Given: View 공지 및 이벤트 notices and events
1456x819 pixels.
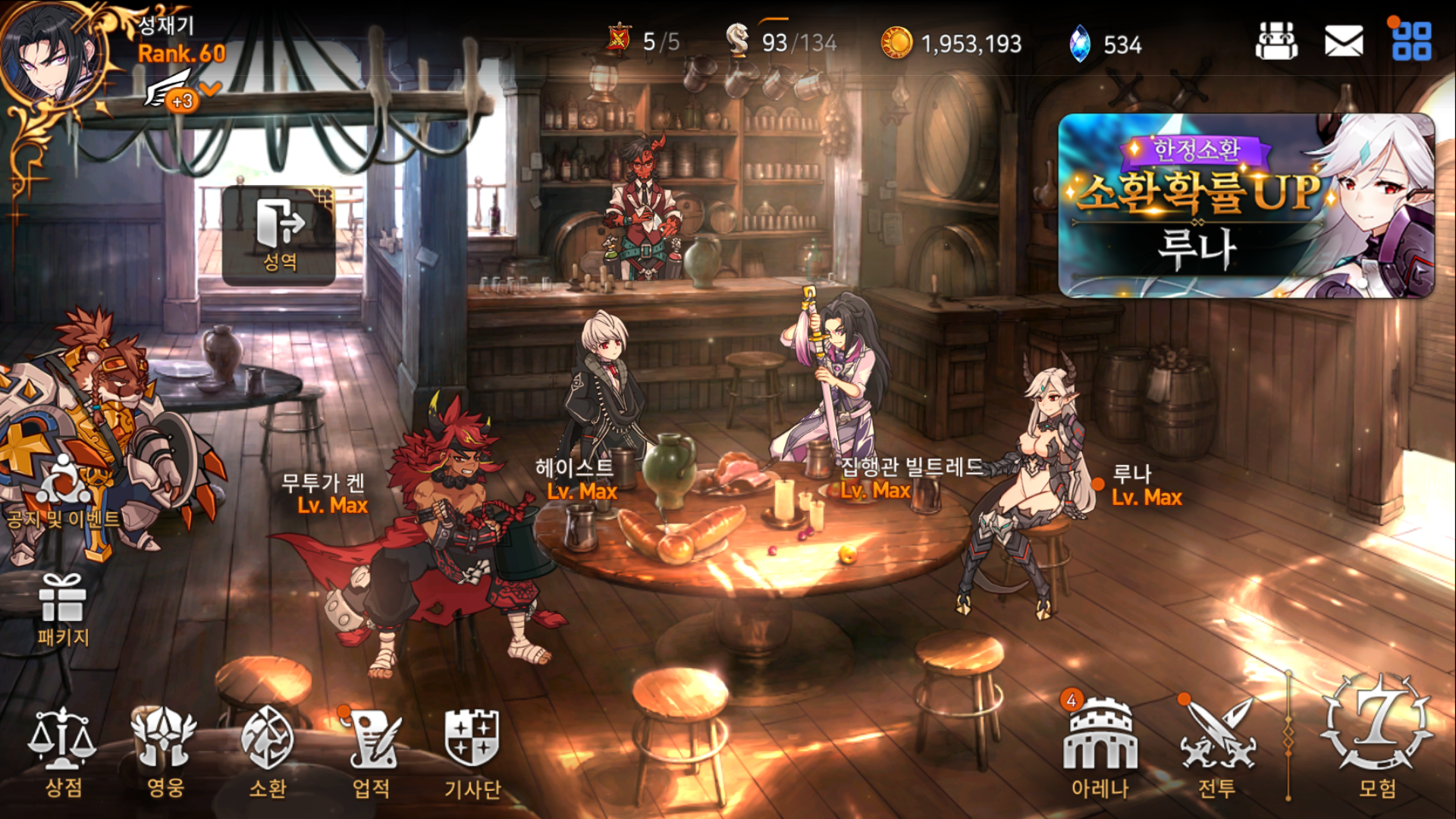Looking at the screenshot, I should point(63,493).
